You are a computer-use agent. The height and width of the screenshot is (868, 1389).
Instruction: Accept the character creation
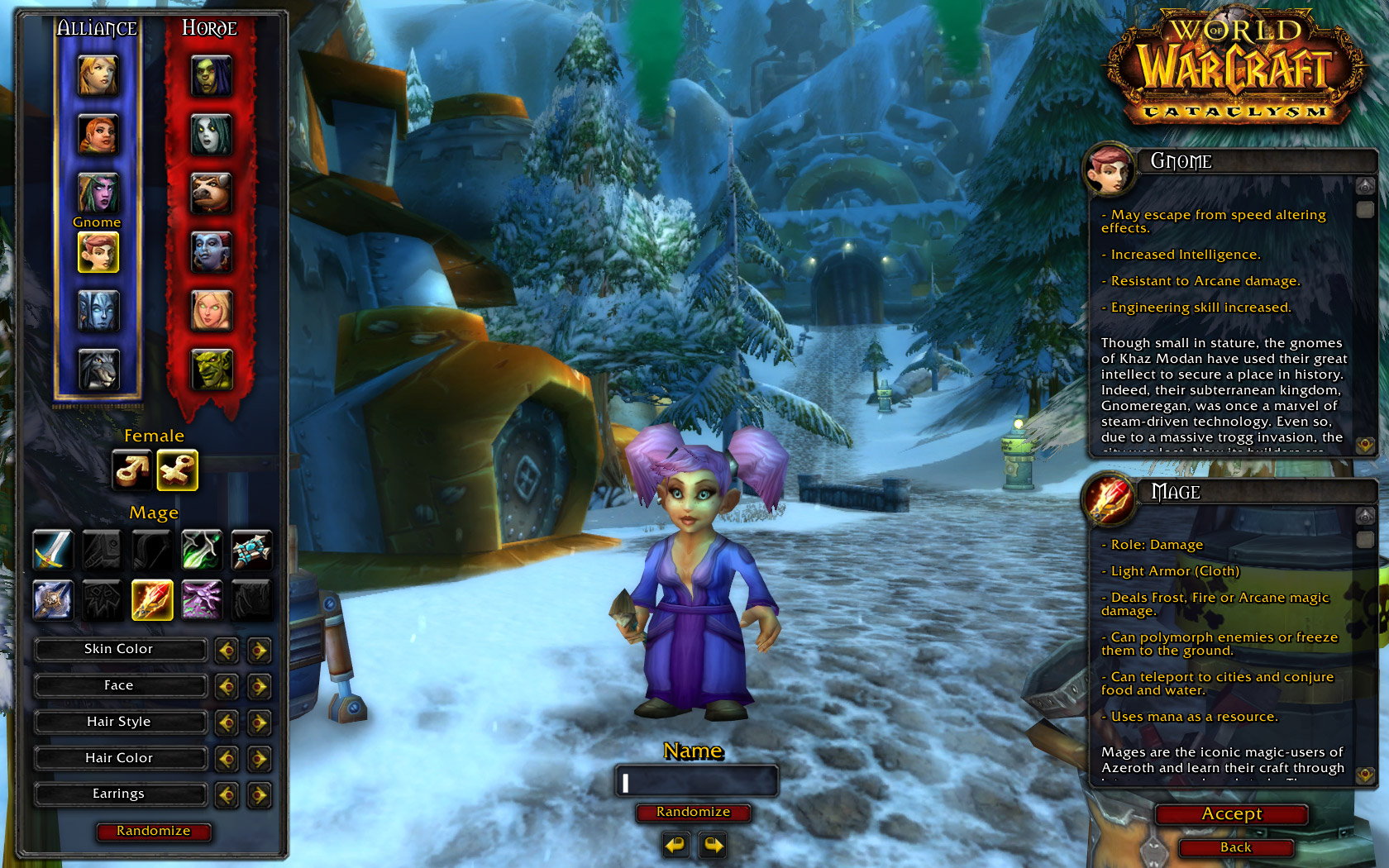pyautogui.click(x=1231, y=814)
